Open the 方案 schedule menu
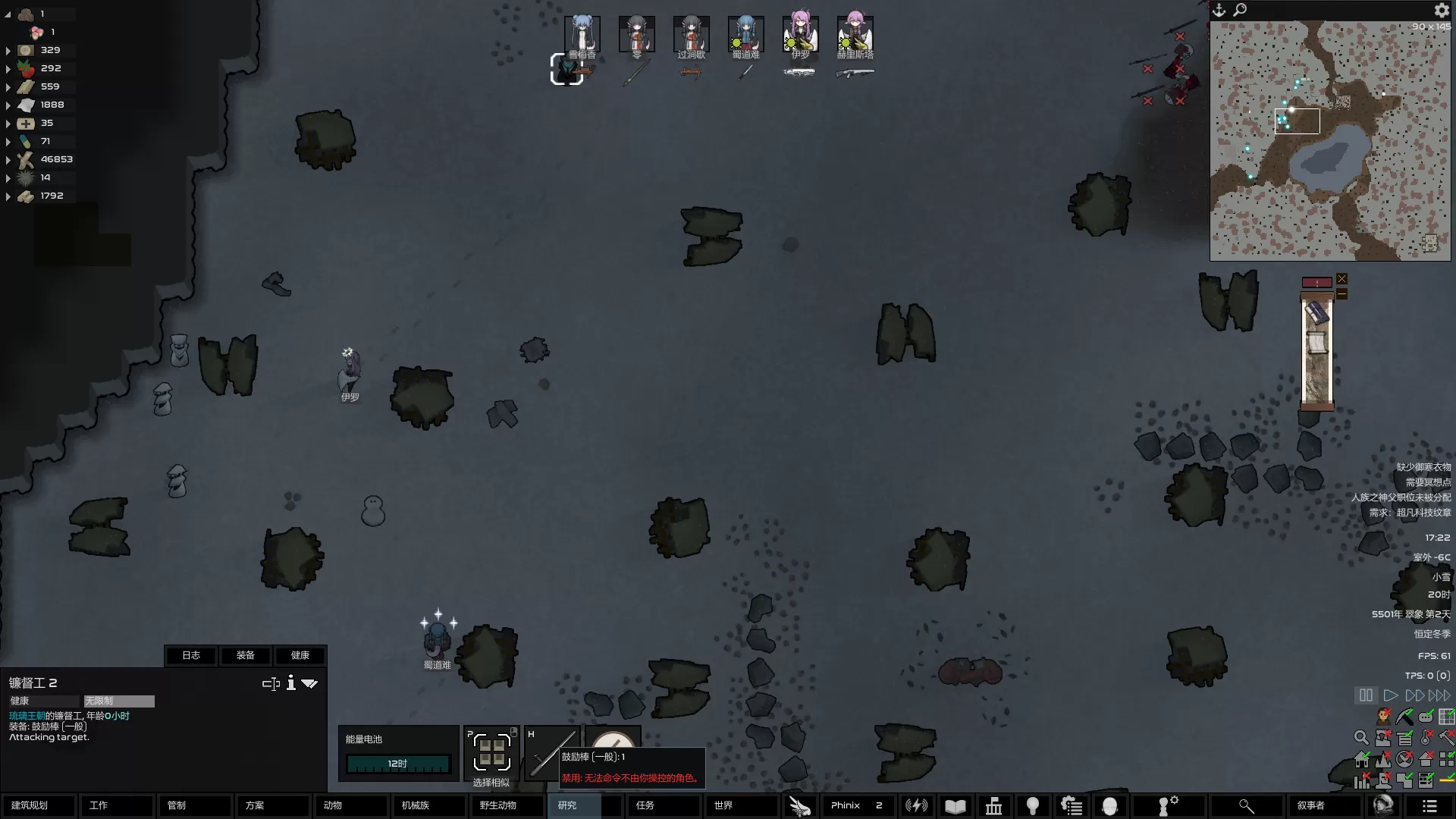Image resolution: width=1456 pixels, height=819 pixels. point(272,805)
